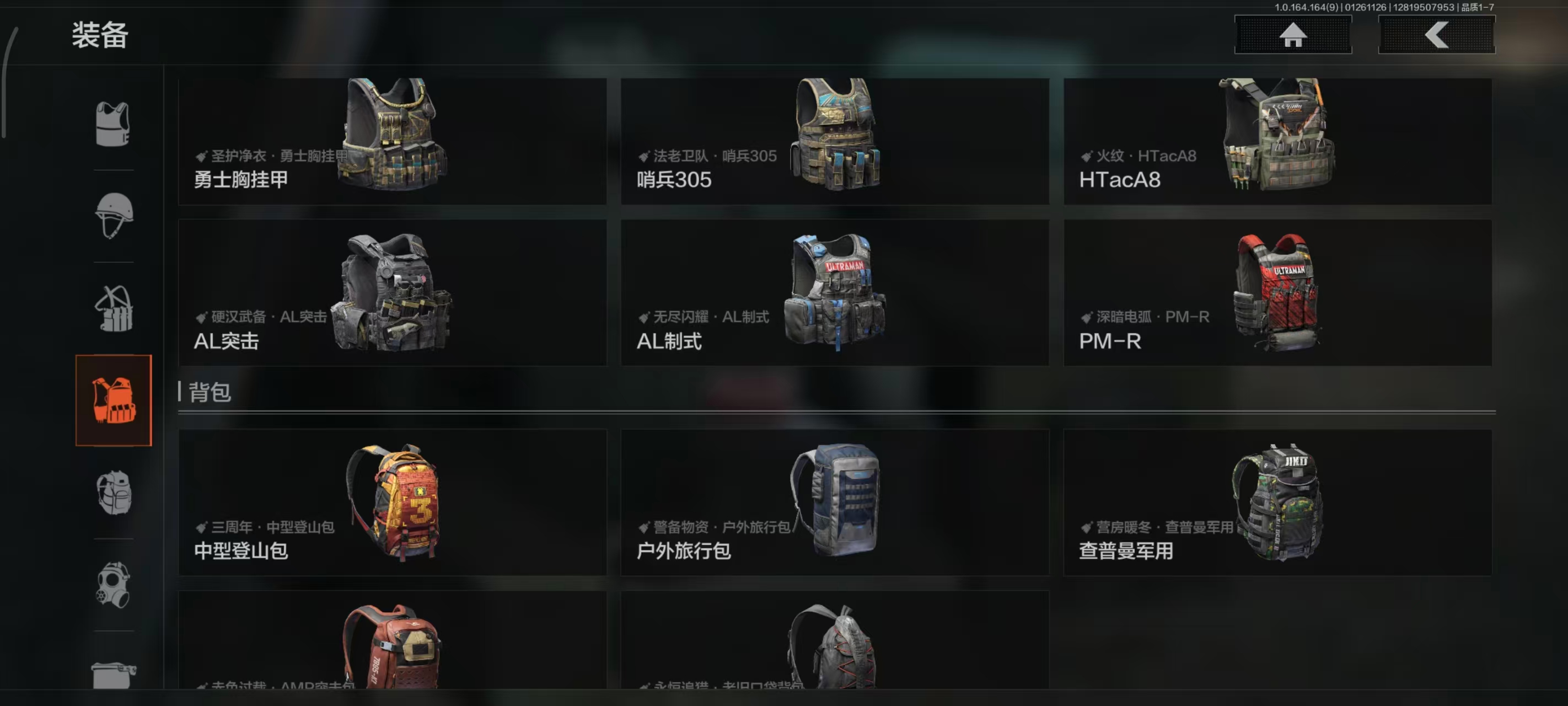This screenshot has width=1568, height=706.
Task: Open the container category icon at bottom
Action: (114, 666)
